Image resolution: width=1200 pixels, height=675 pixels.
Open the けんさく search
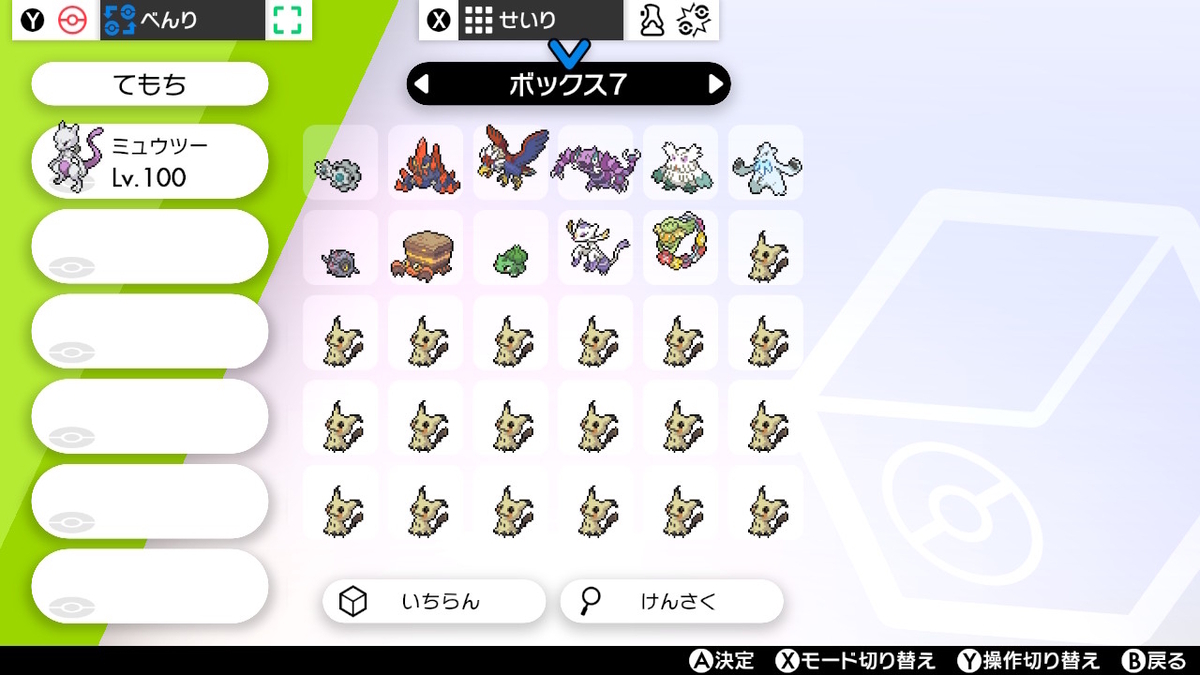click(671, 601)
